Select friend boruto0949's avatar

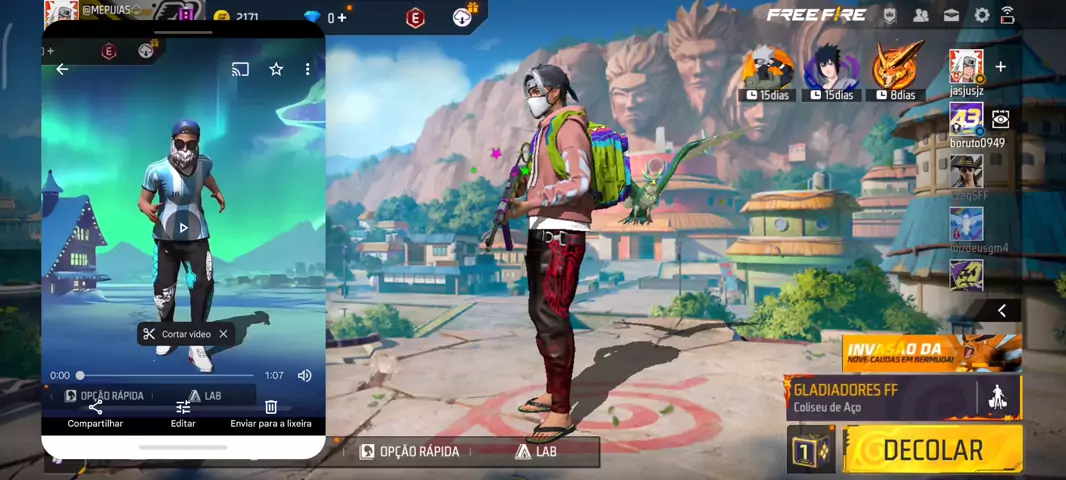click(966, 119)
